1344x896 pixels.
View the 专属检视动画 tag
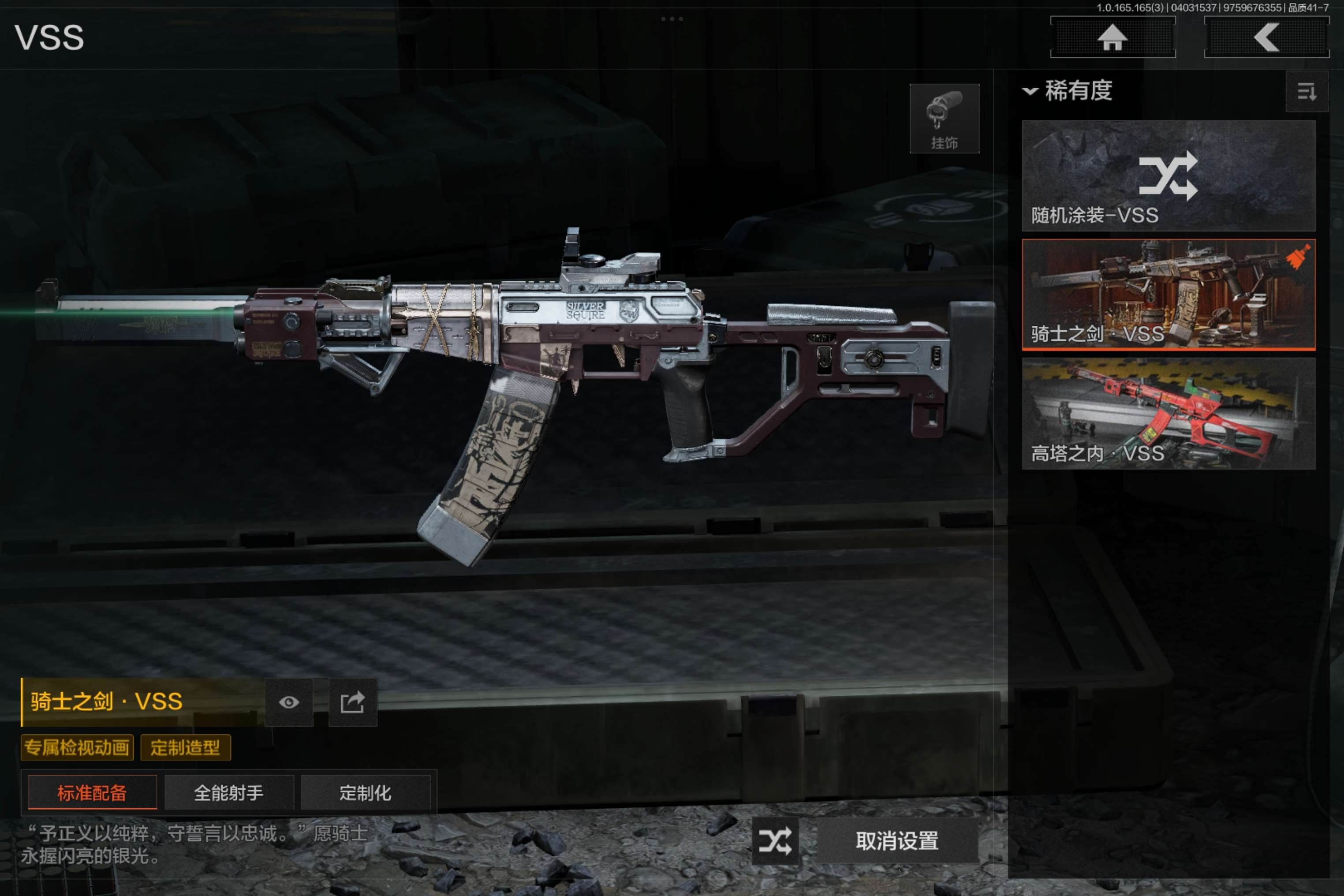click(77, 747)
